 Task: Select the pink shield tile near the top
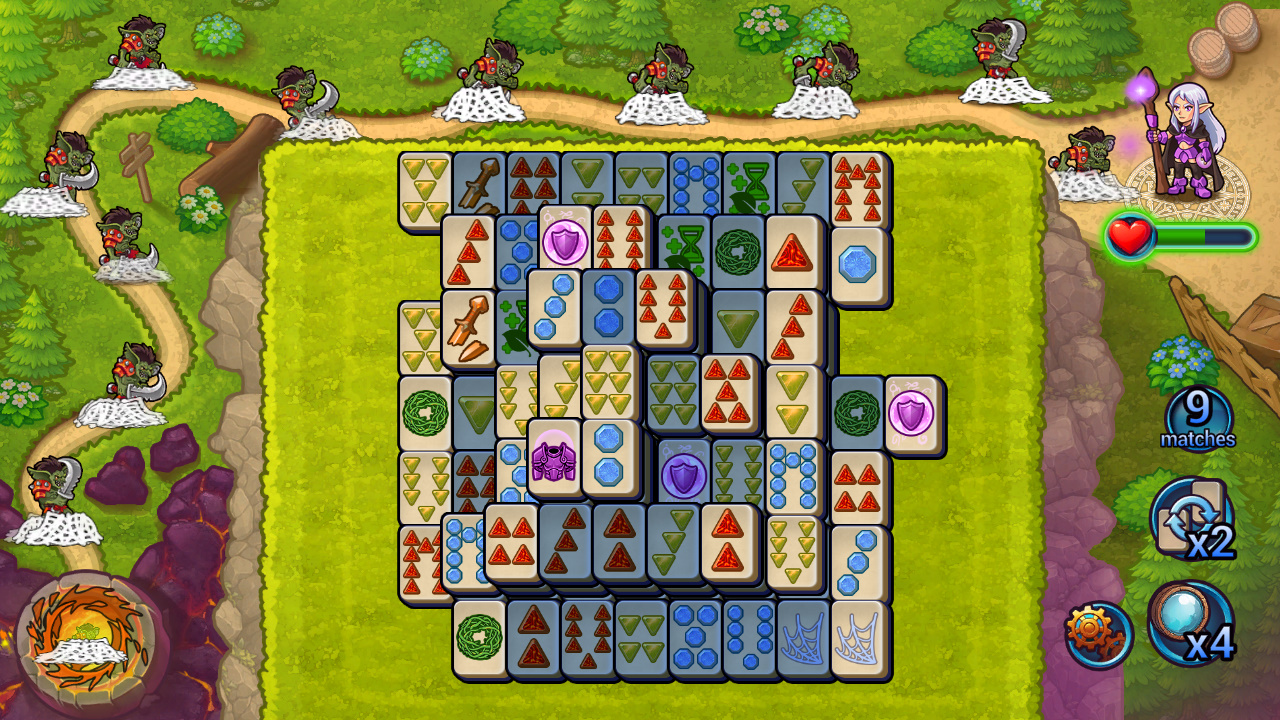[565, 240]
